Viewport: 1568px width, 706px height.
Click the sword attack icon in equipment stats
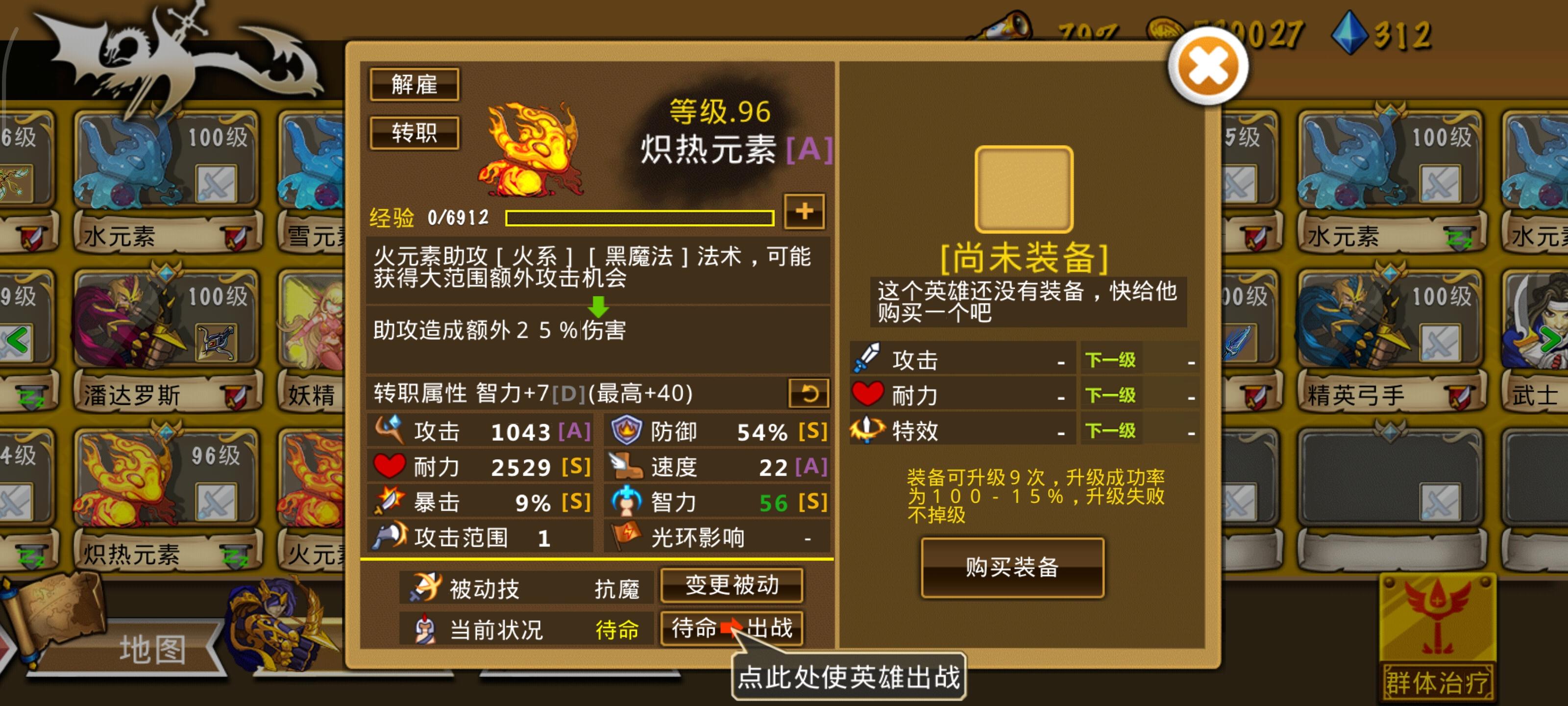coord(867,359)
